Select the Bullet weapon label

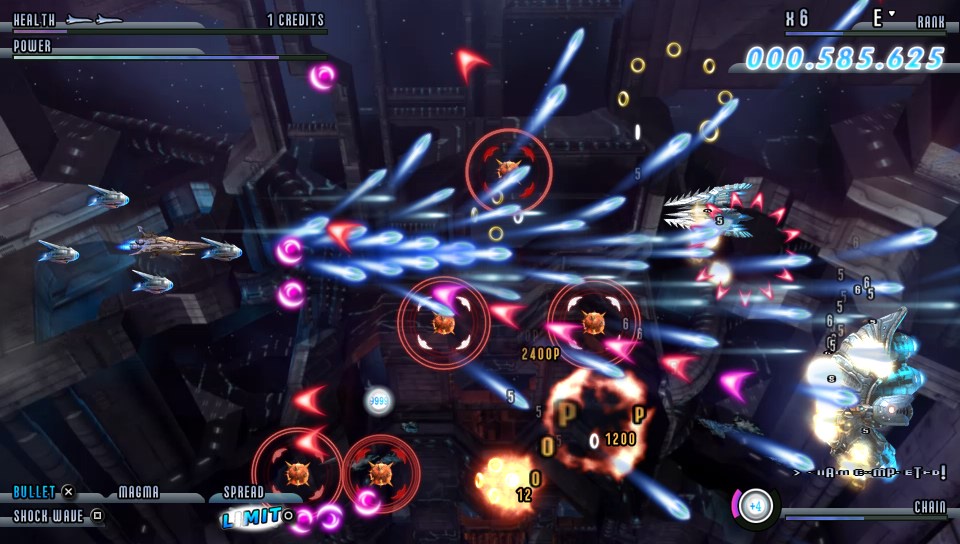[35, 492]
